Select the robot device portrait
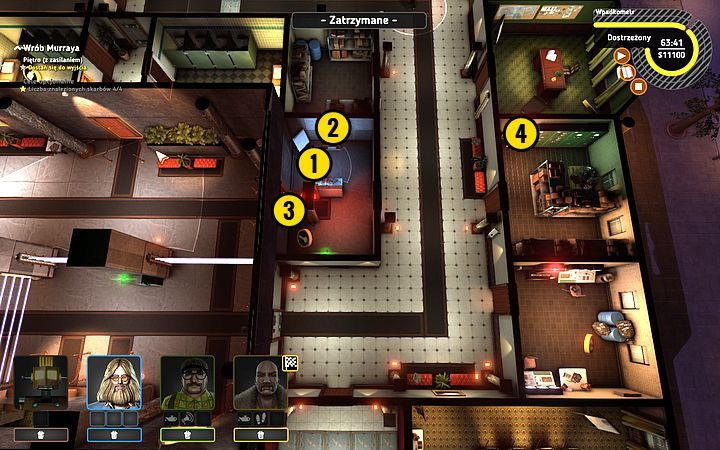This screenshot has width=720, height=450. pos(41,382)
